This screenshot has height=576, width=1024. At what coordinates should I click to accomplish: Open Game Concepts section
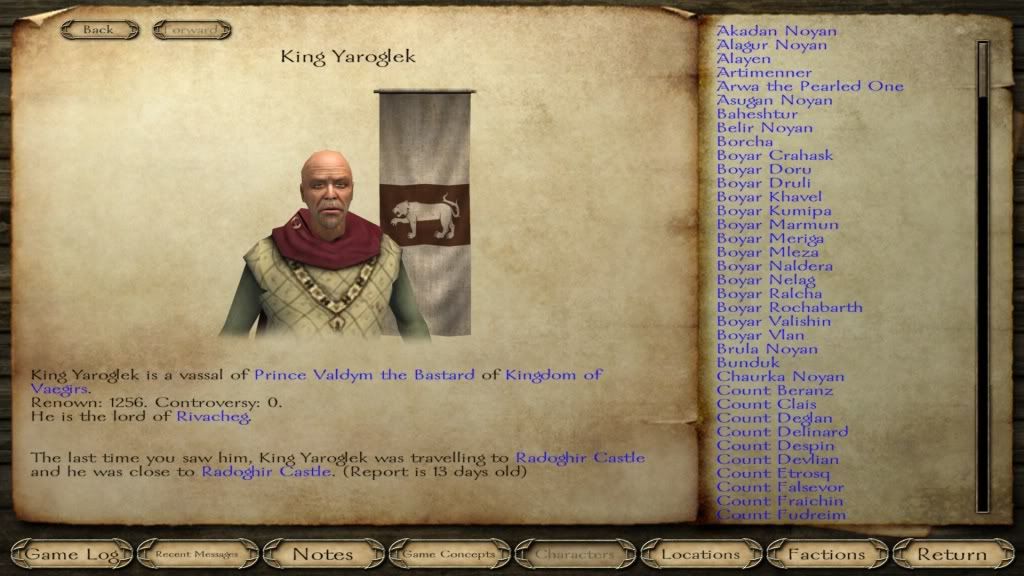point(448,553)
